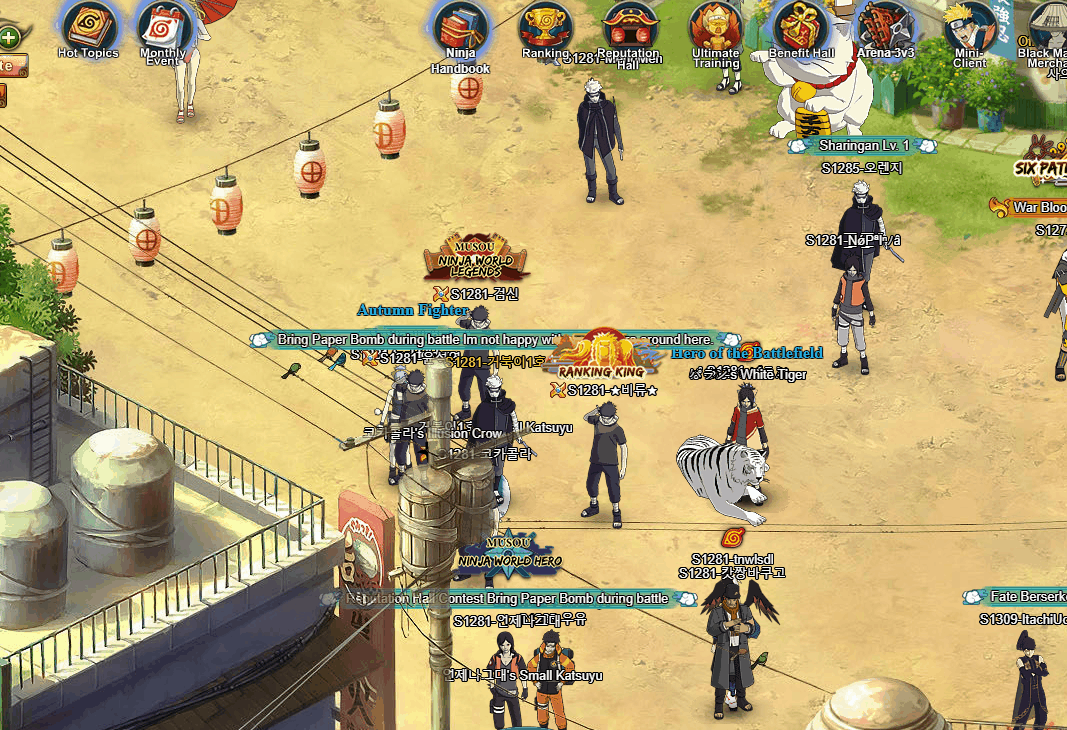Enter the Reputation Hall
The image size is (1067, 730).
(x=629, y=26)
